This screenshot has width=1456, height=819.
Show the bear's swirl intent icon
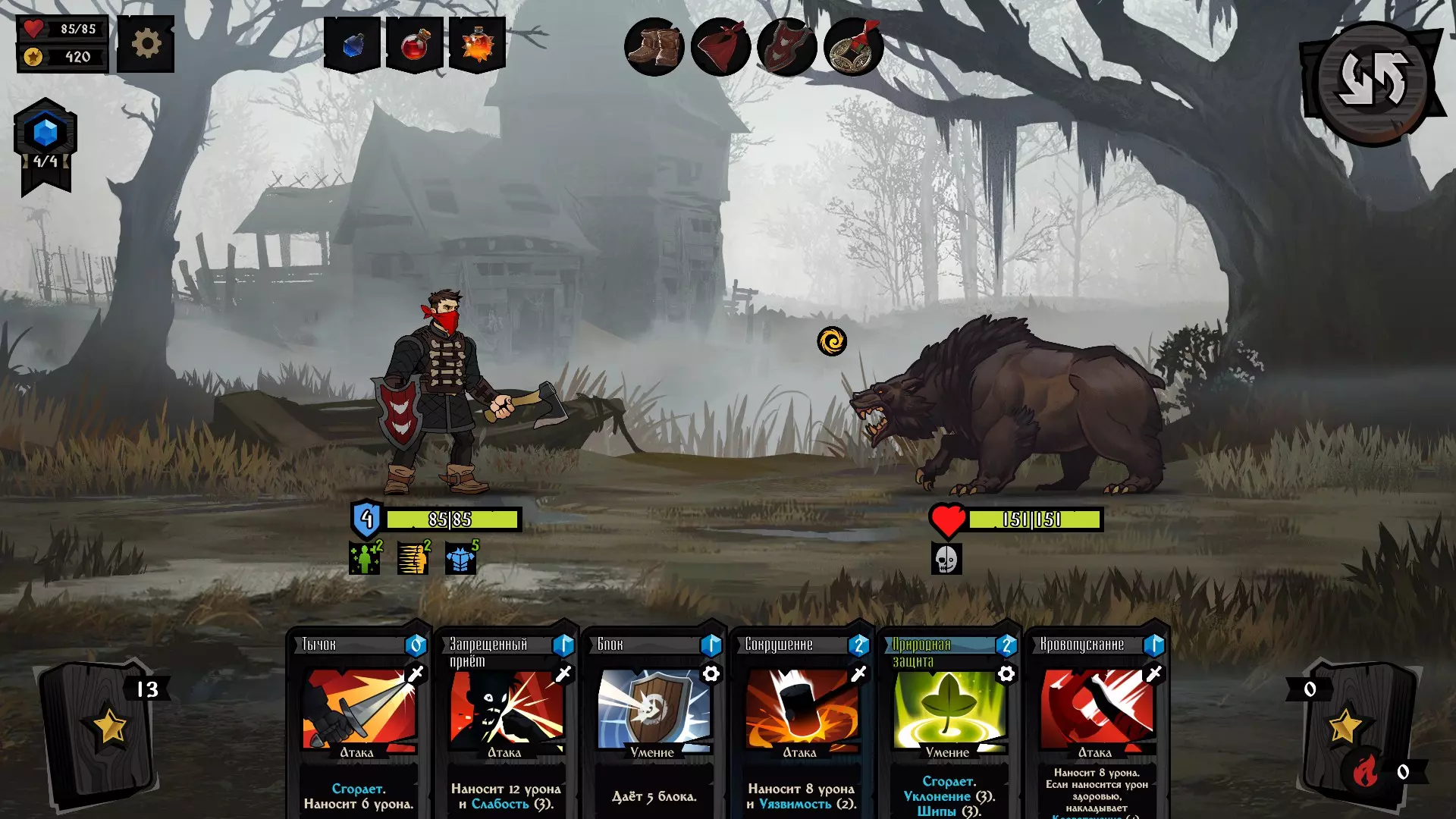click(x=832, y=341)
